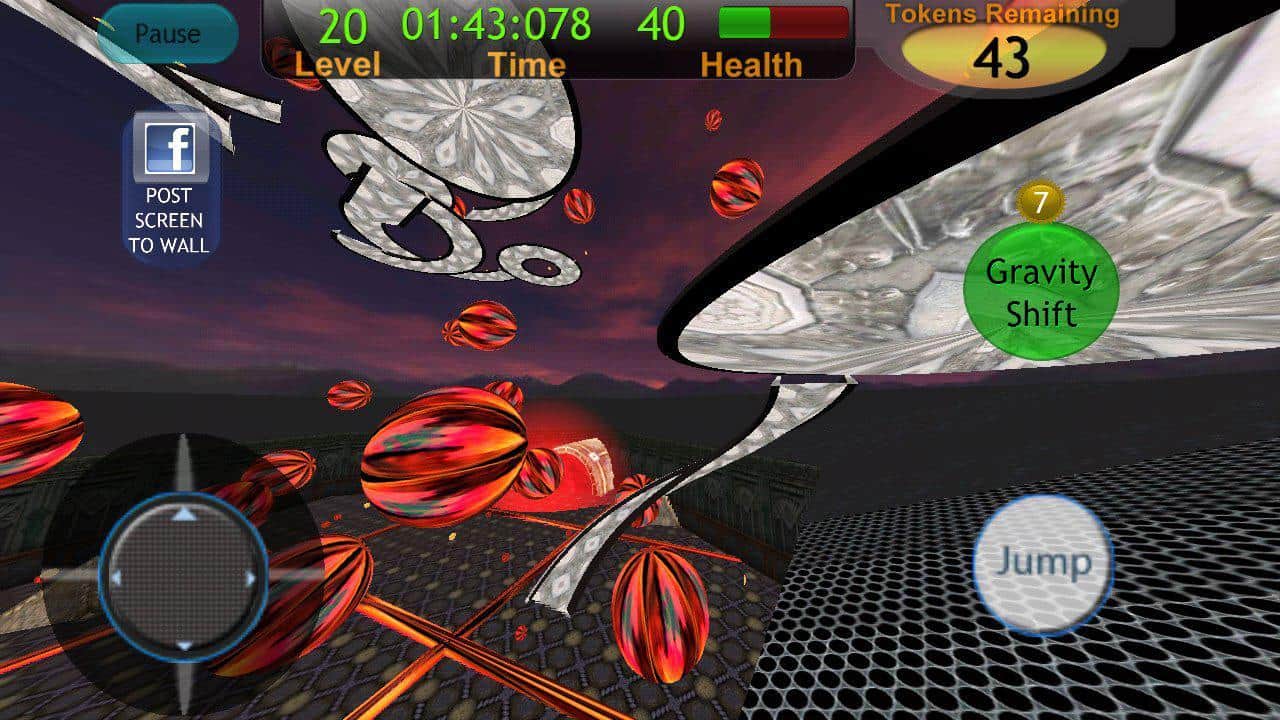1280x720 pixels.
Task: Toggle the Gravity Shift ability on
Action: 1041,290
